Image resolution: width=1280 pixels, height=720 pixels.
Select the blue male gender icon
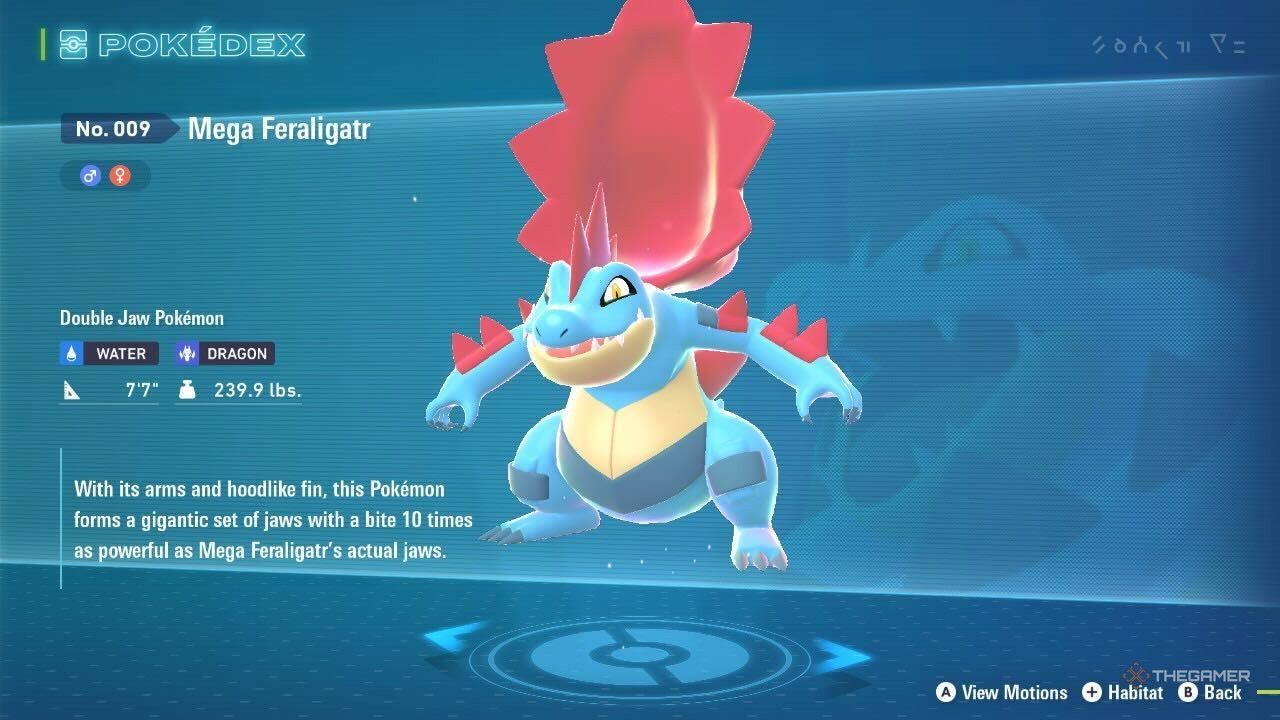91,177
